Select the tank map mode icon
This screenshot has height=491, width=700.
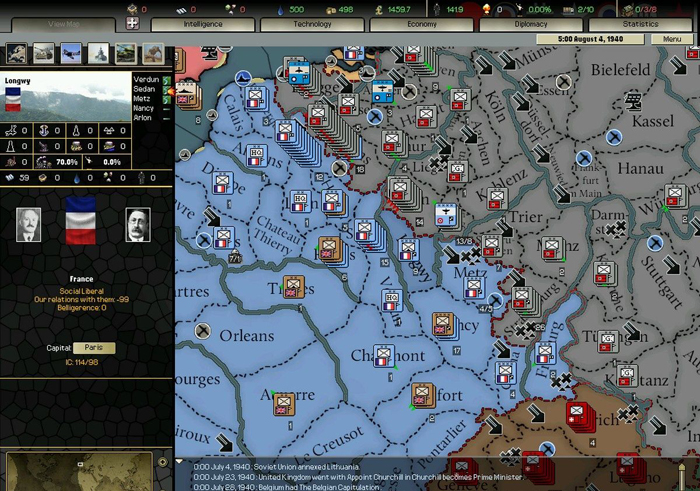coord(44,53)
